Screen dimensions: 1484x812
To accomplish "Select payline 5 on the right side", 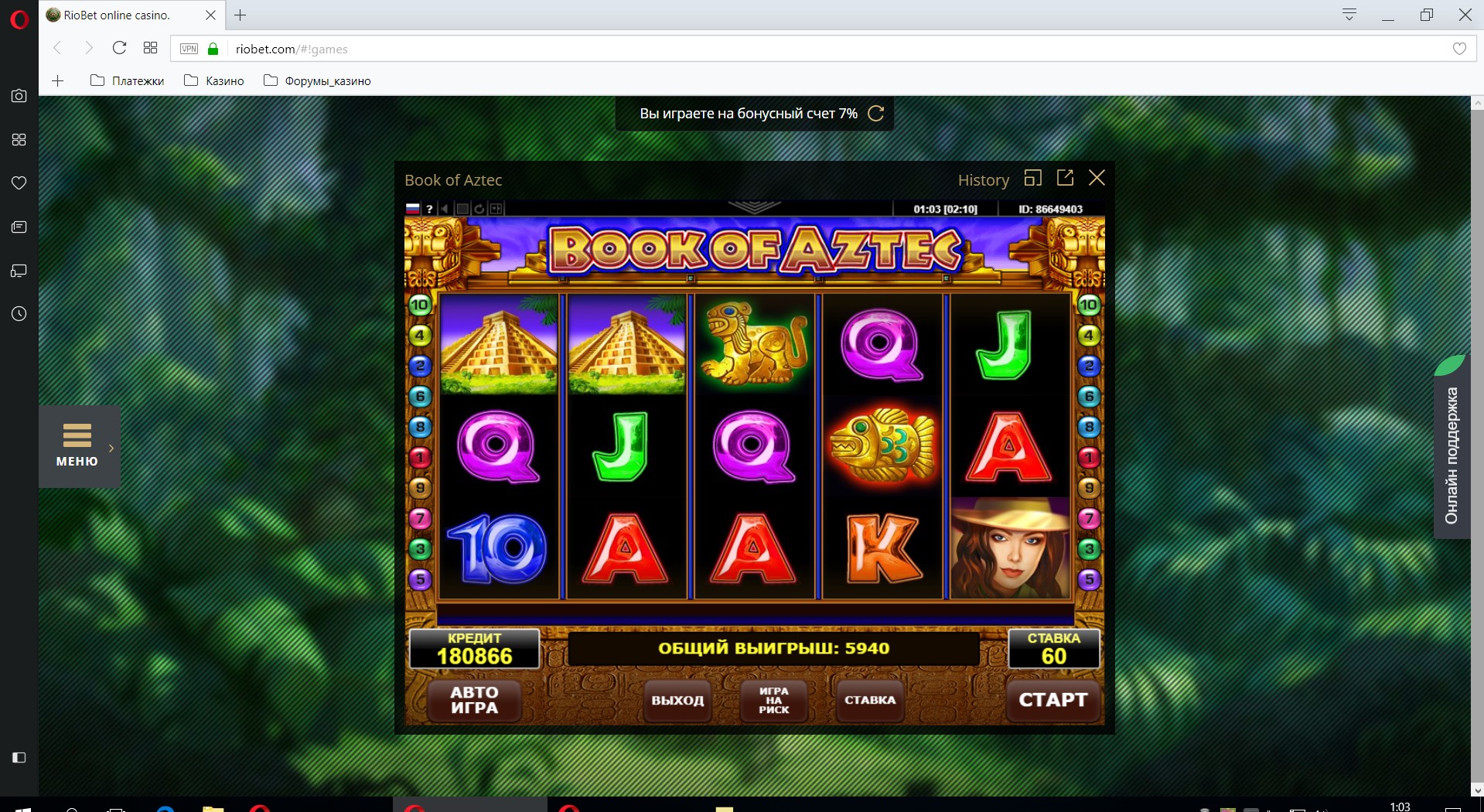I will coord(1089,579).
